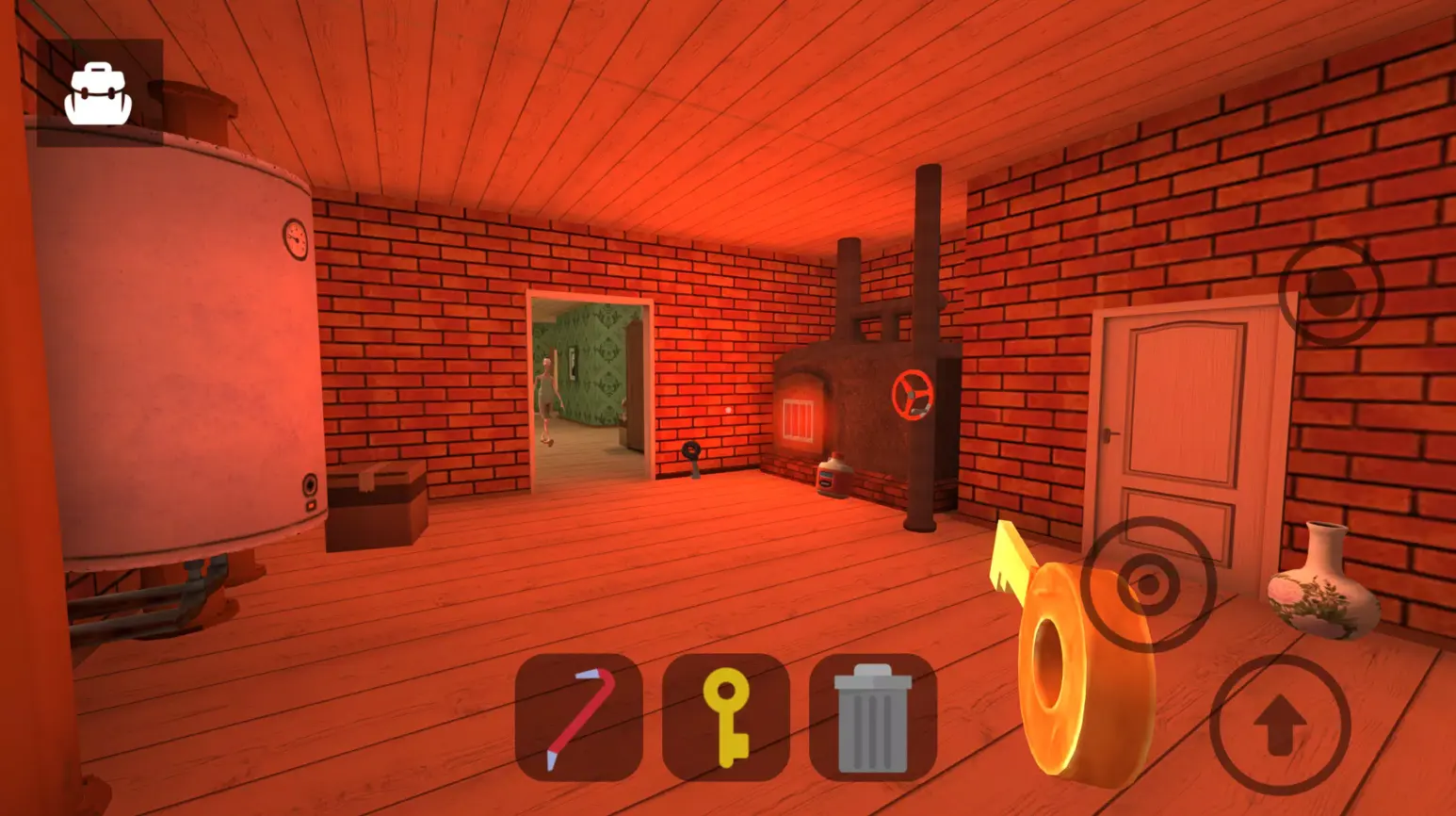The width and height of the screenshot is (1456, 816).
Task: Turn the red valve wheel on the furnace
Action: [912, 396]
